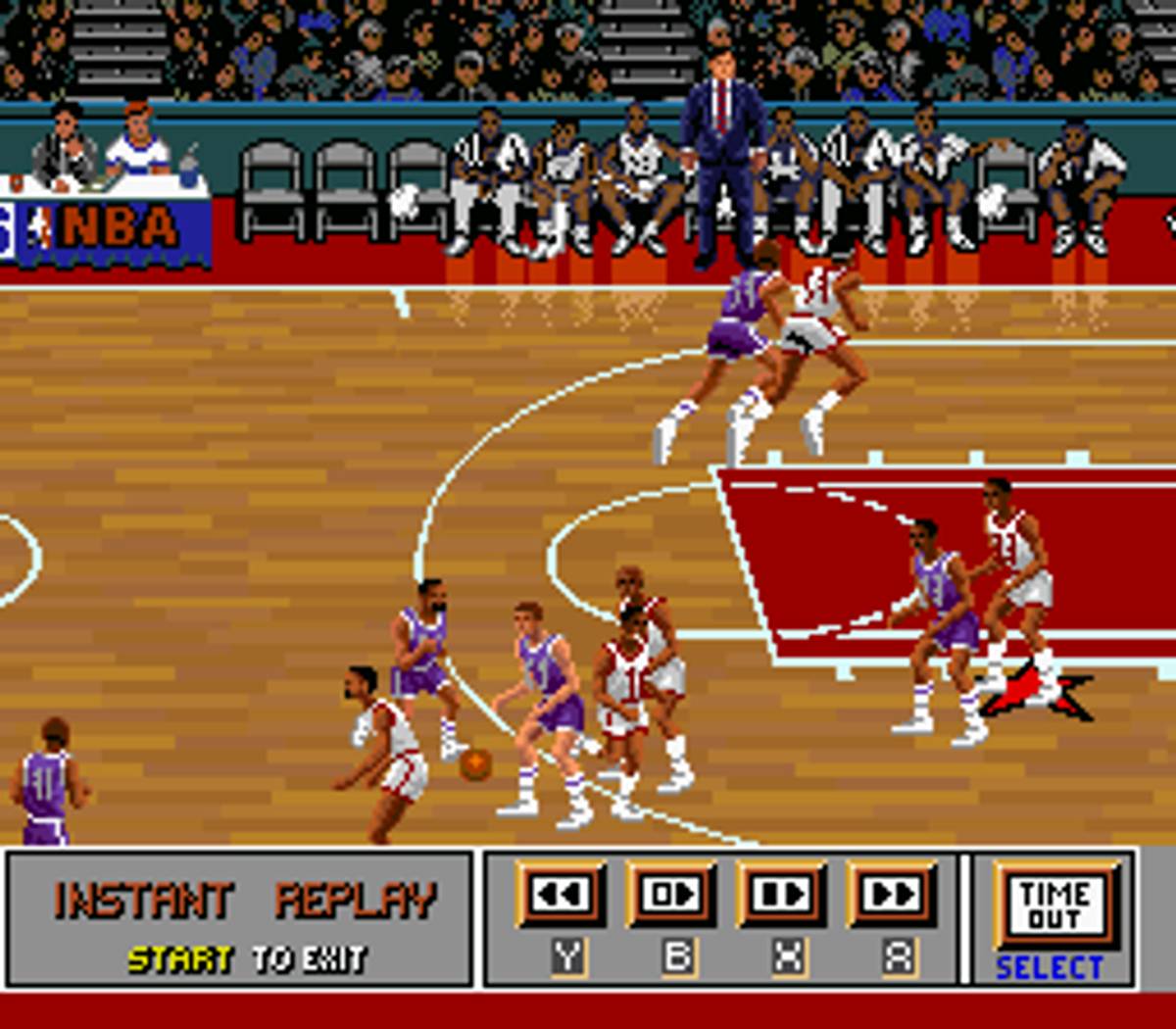Call a TIME OUT
This screenshot has height=1029, width=1176.
coord(1055,904)
